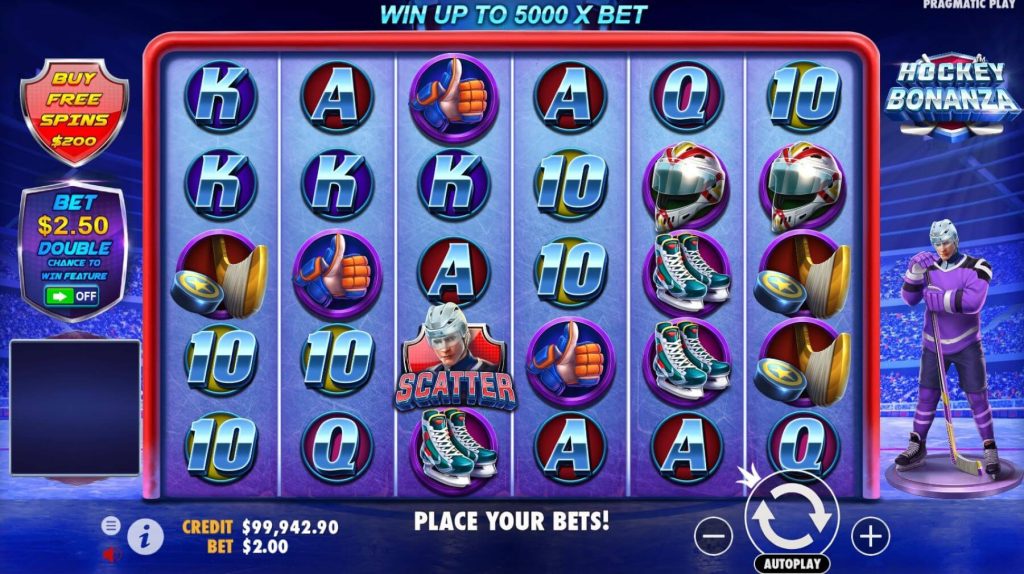Toggle the Double Chance bet switch
This screenshot has height=574, width=1024.
coord(72,295)
